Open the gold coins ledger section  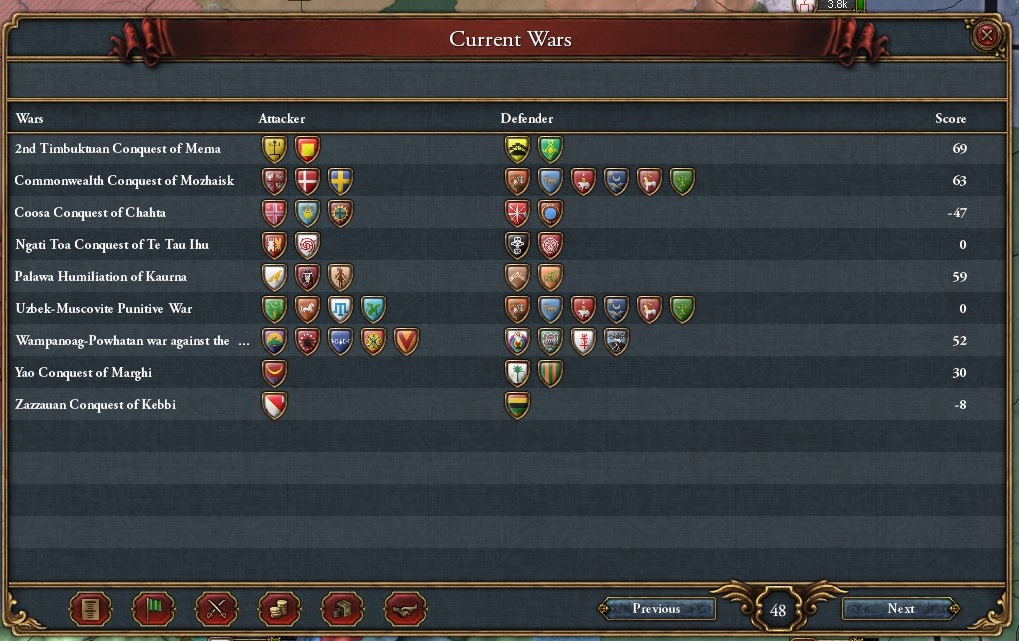coord(279,608)
